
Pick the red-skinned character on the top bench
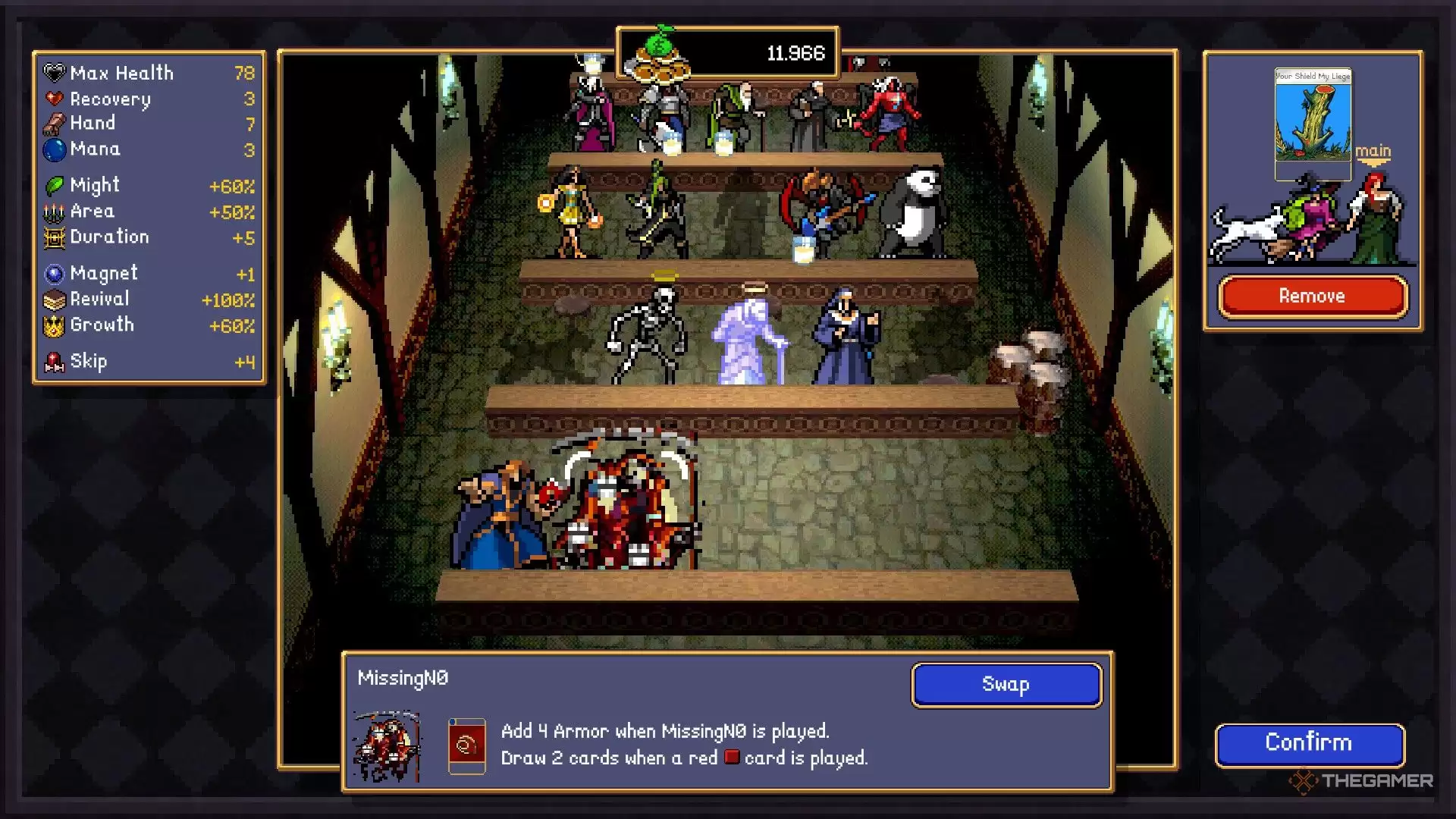tap(887, 114)
